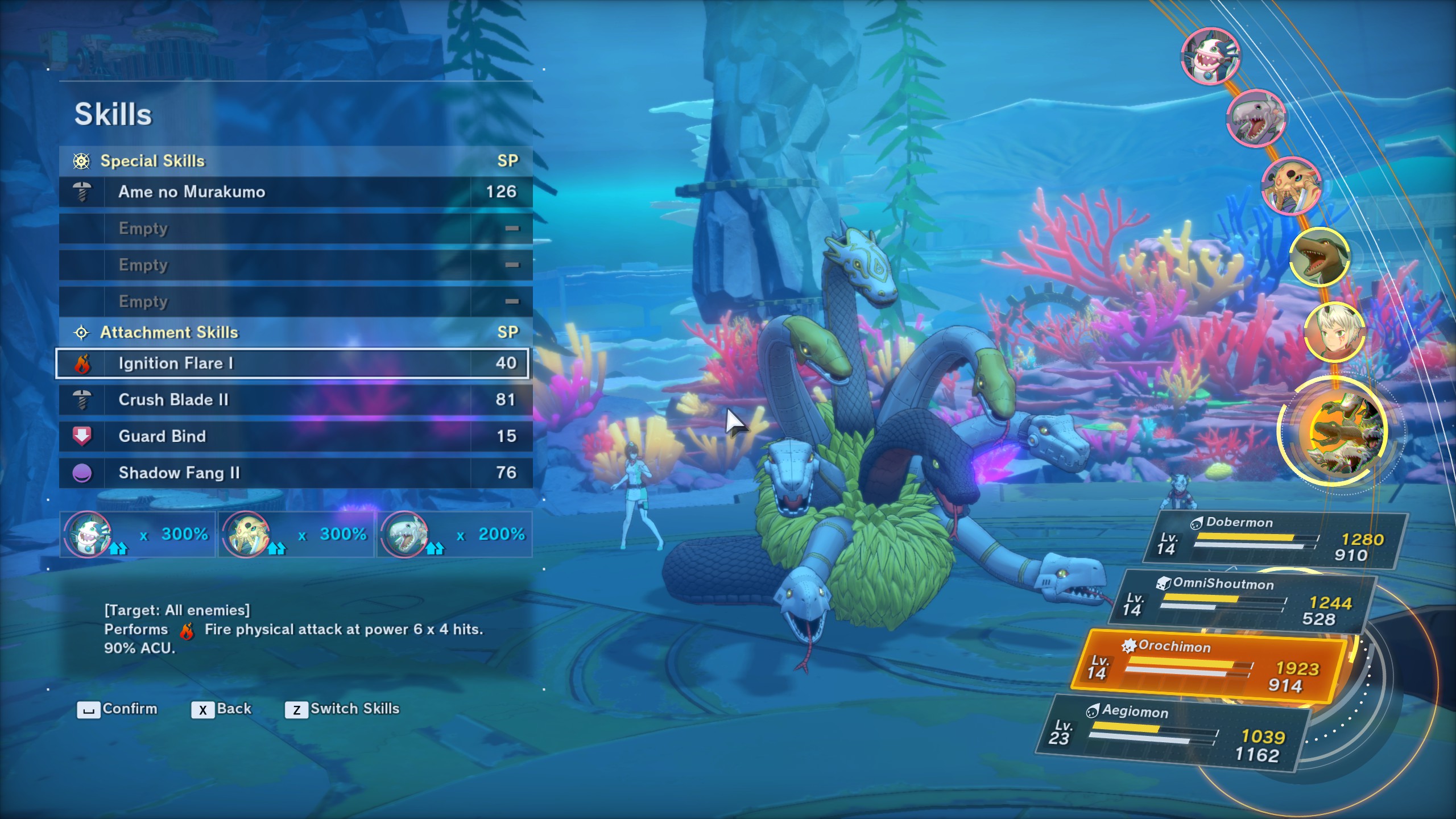Click the green dinosaur portrait in turn order
This screenshot has height=819, width=1456.
(x=1318, y=257)
